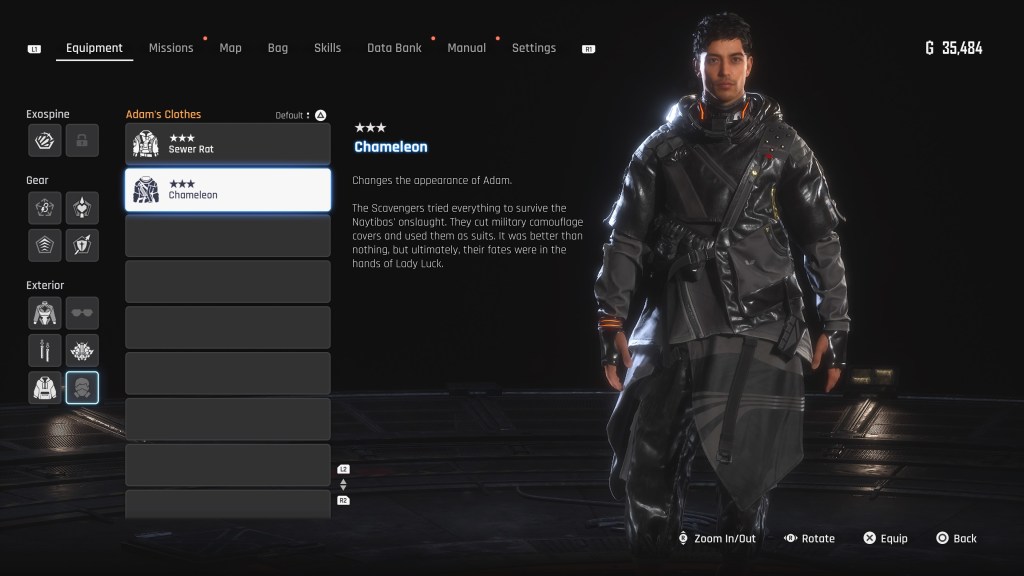This screenshot has width=1024, height=576.
Task: Select the equipped Exospine slot
Action: pyautogui.click(x=44, y=141)
